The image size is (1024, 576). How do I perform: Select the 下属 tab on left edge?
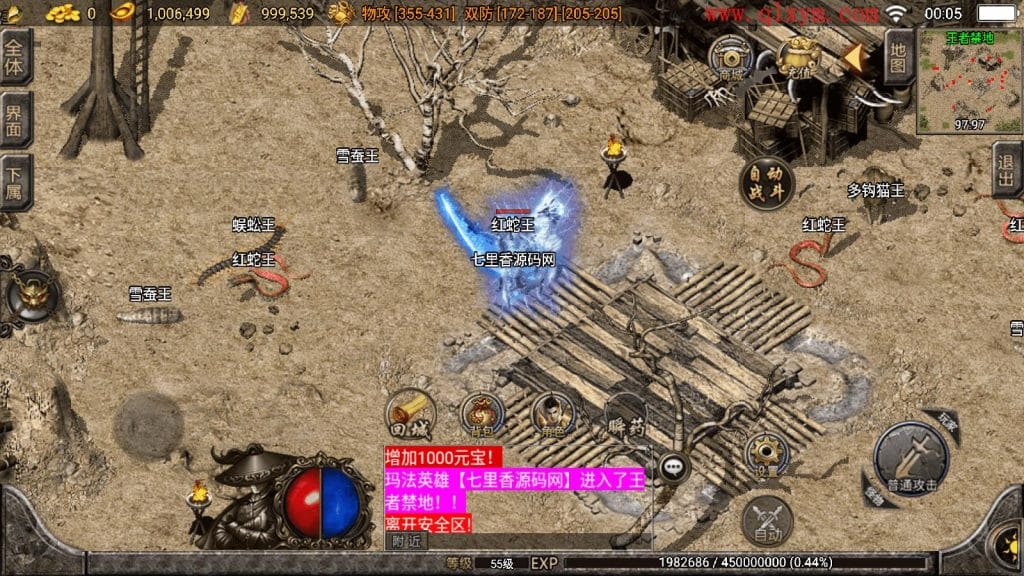coord(15,182)
